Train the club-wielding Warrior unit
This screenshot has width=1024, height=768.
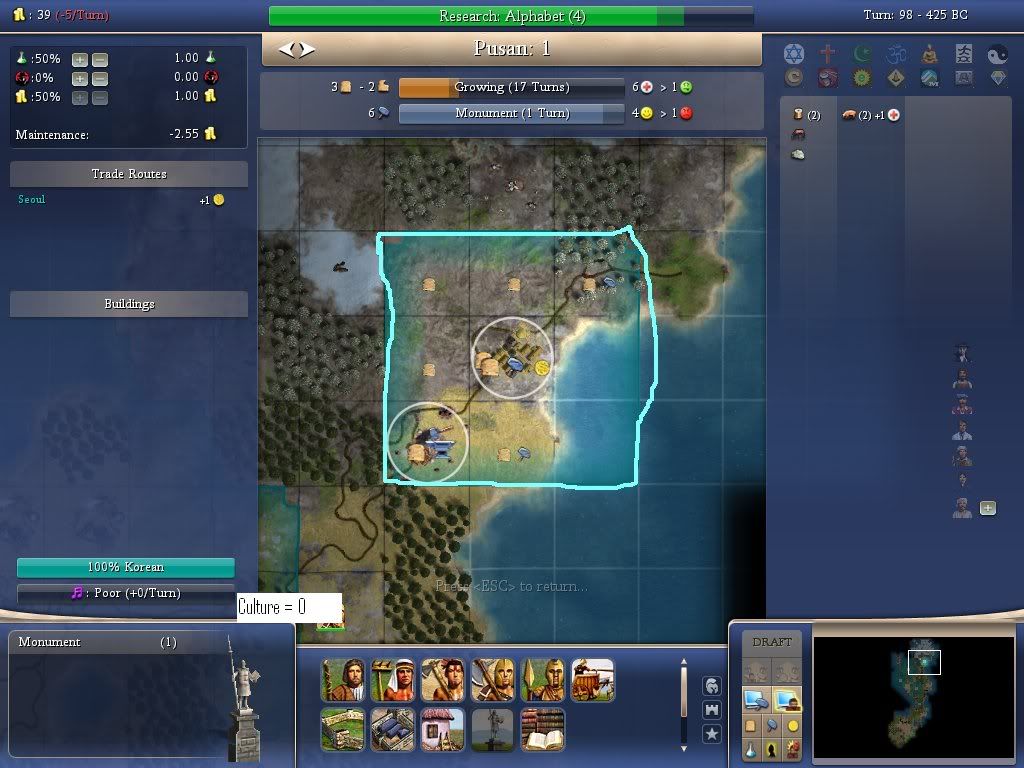point(442,680)
